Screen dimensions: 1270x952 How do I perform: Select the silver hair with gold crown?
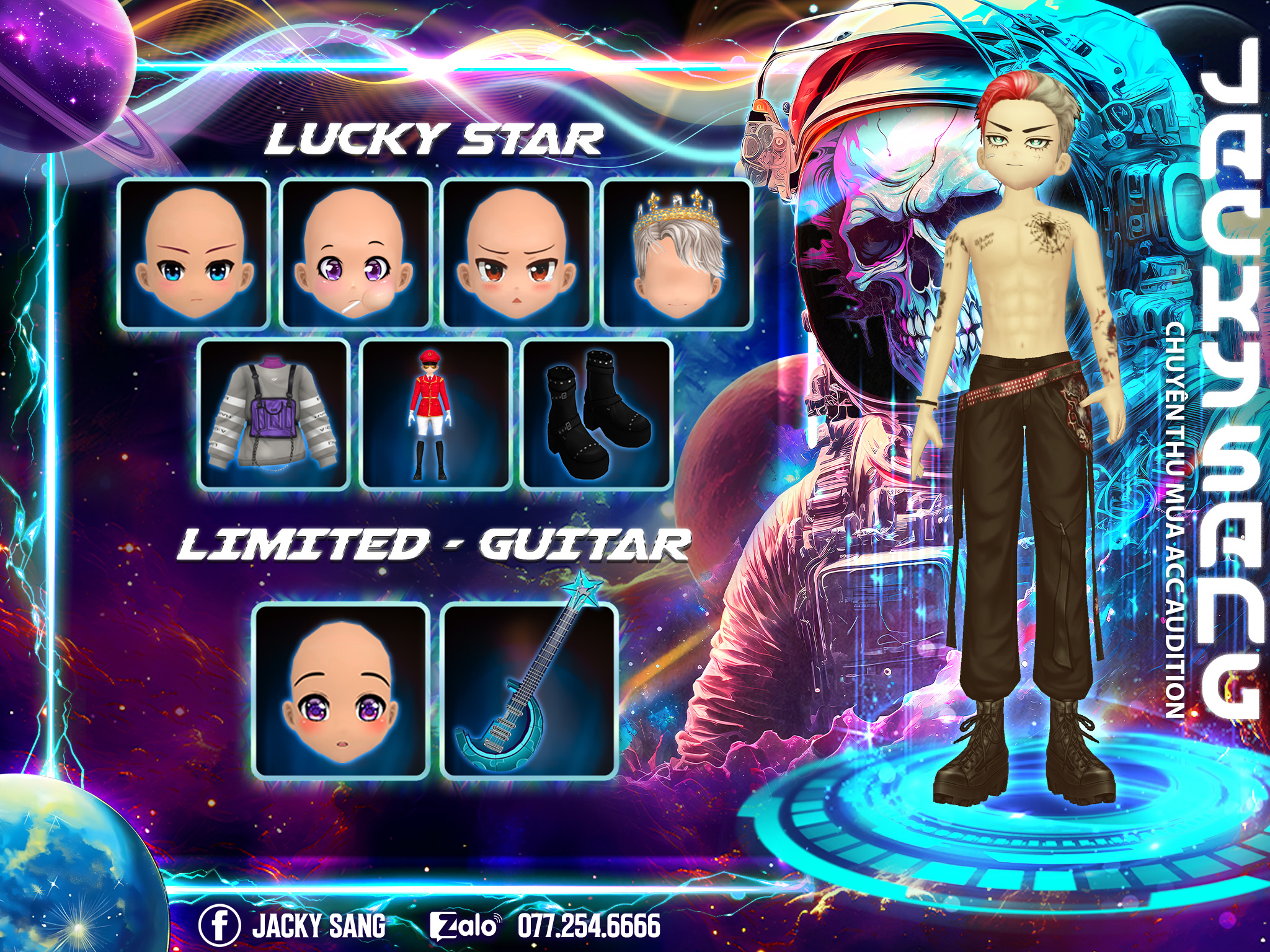click(677, 253)
